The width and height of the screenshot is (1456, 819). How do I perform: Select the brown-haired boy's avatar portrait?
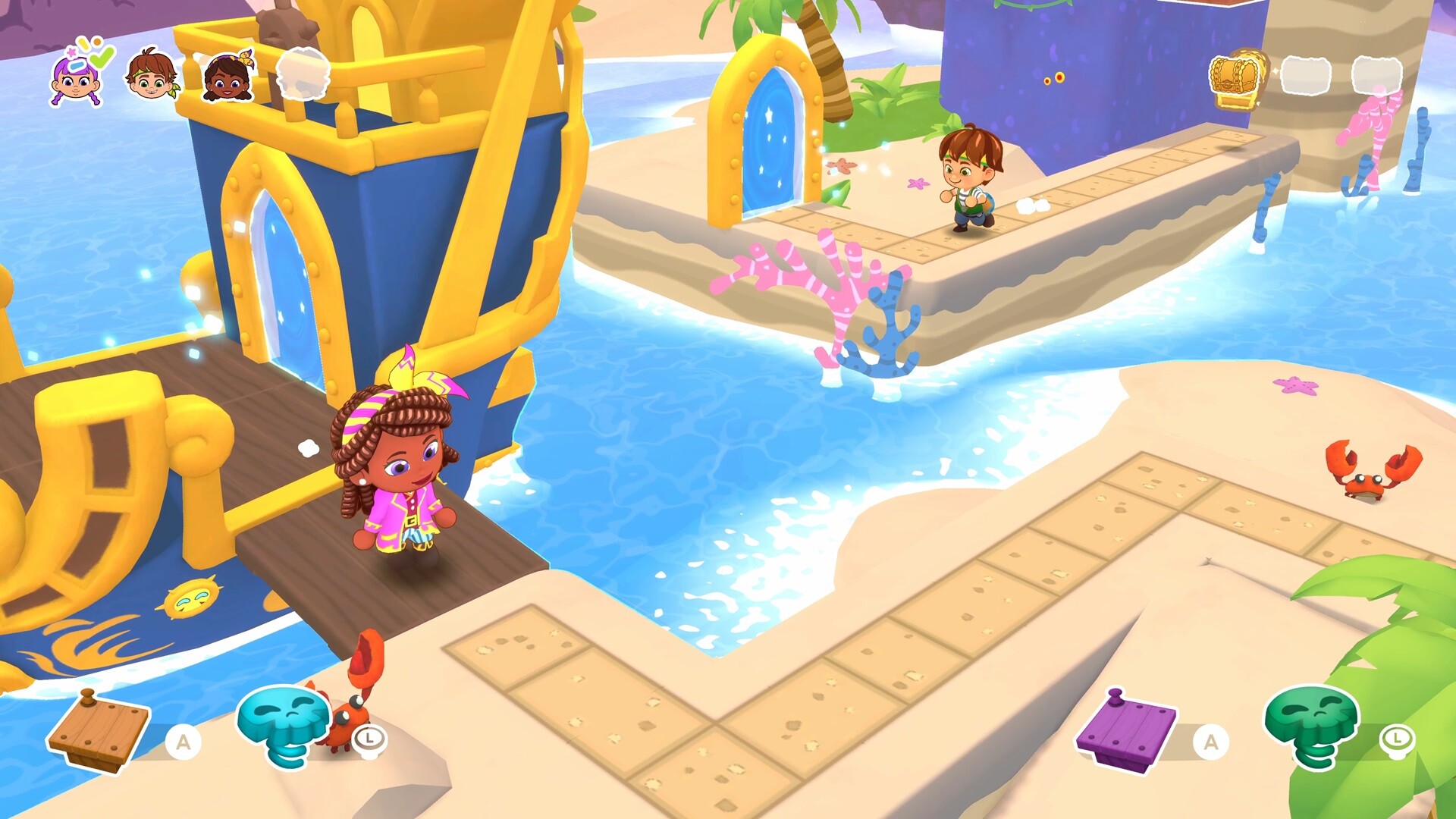(x=150, y=76)
